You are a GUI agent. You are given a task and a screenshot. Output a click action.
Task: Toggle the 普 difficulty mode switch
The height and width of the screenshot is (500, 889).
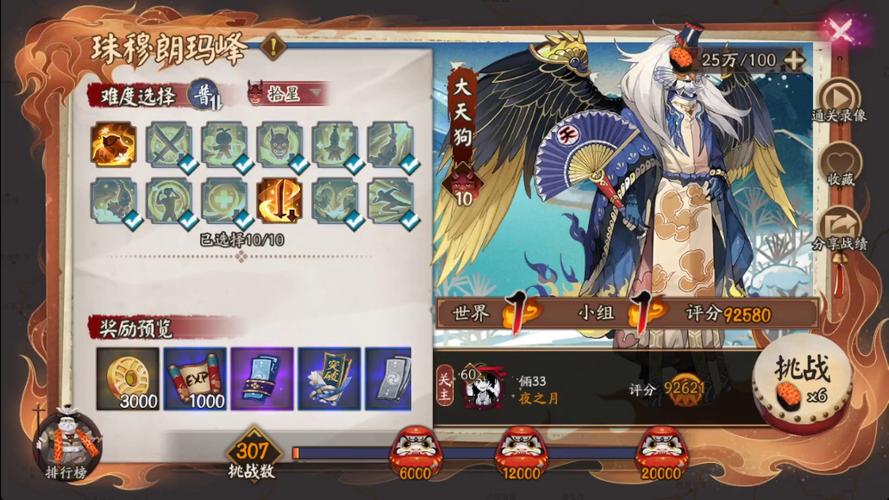(204, 94)
